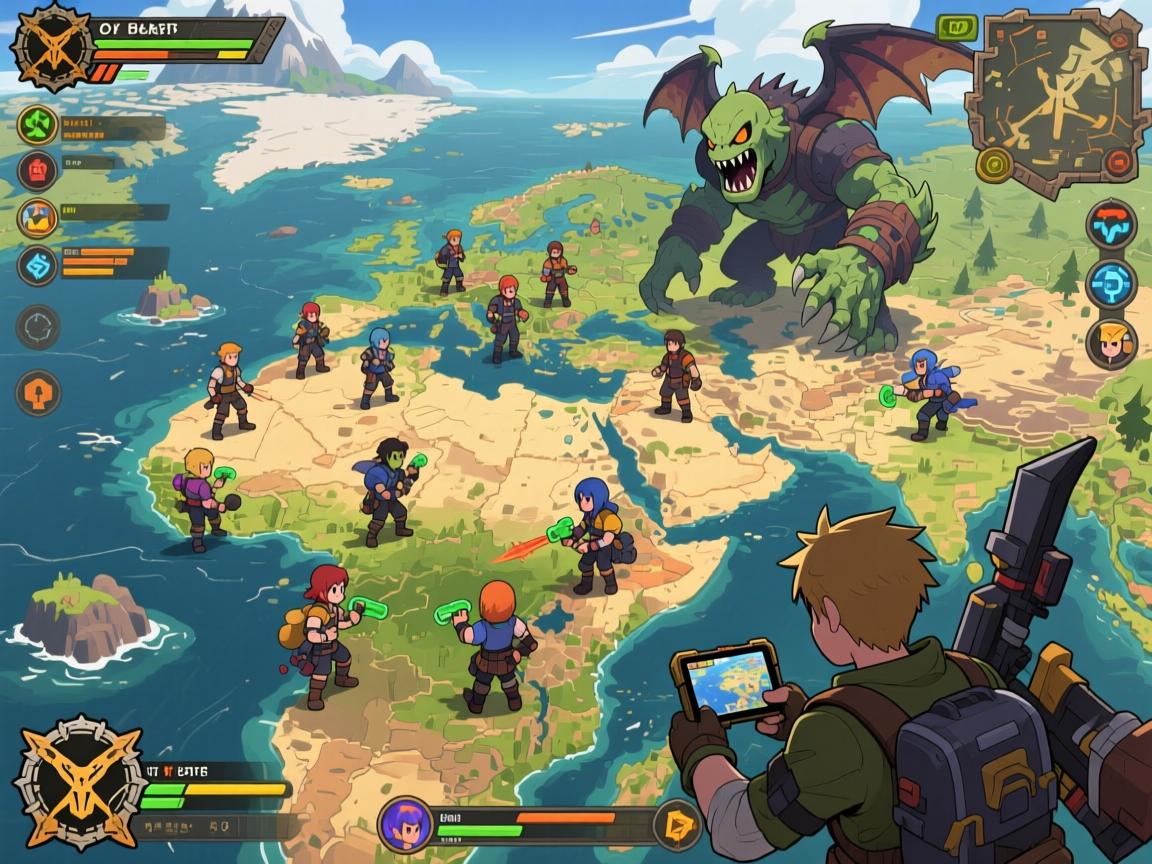Activate the blue swirl rune skill
Screen dimensions: 1152x864
[38, 266]
